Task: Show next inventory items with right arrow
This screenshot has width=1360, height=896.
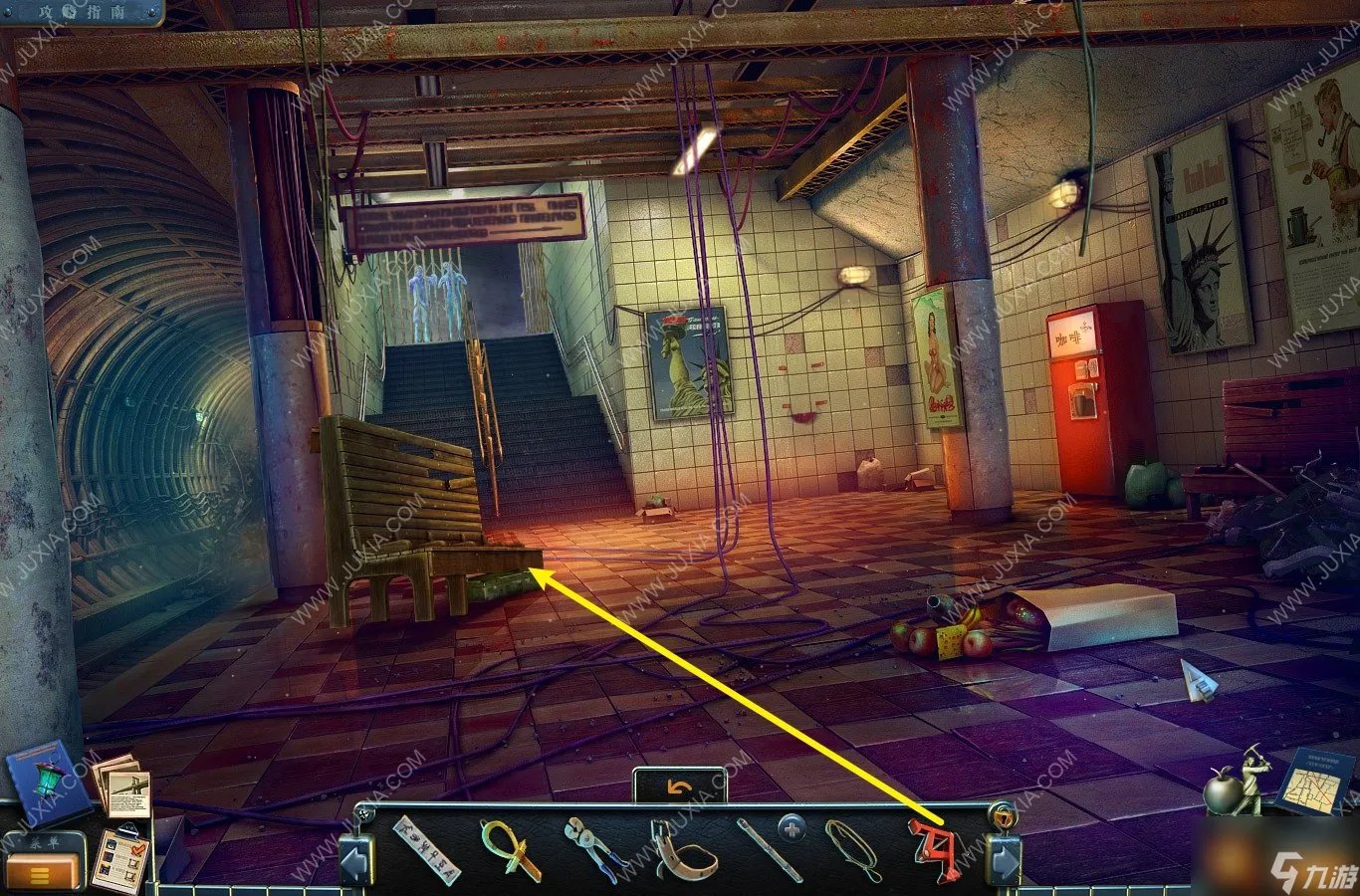Action: [1004, 860]
